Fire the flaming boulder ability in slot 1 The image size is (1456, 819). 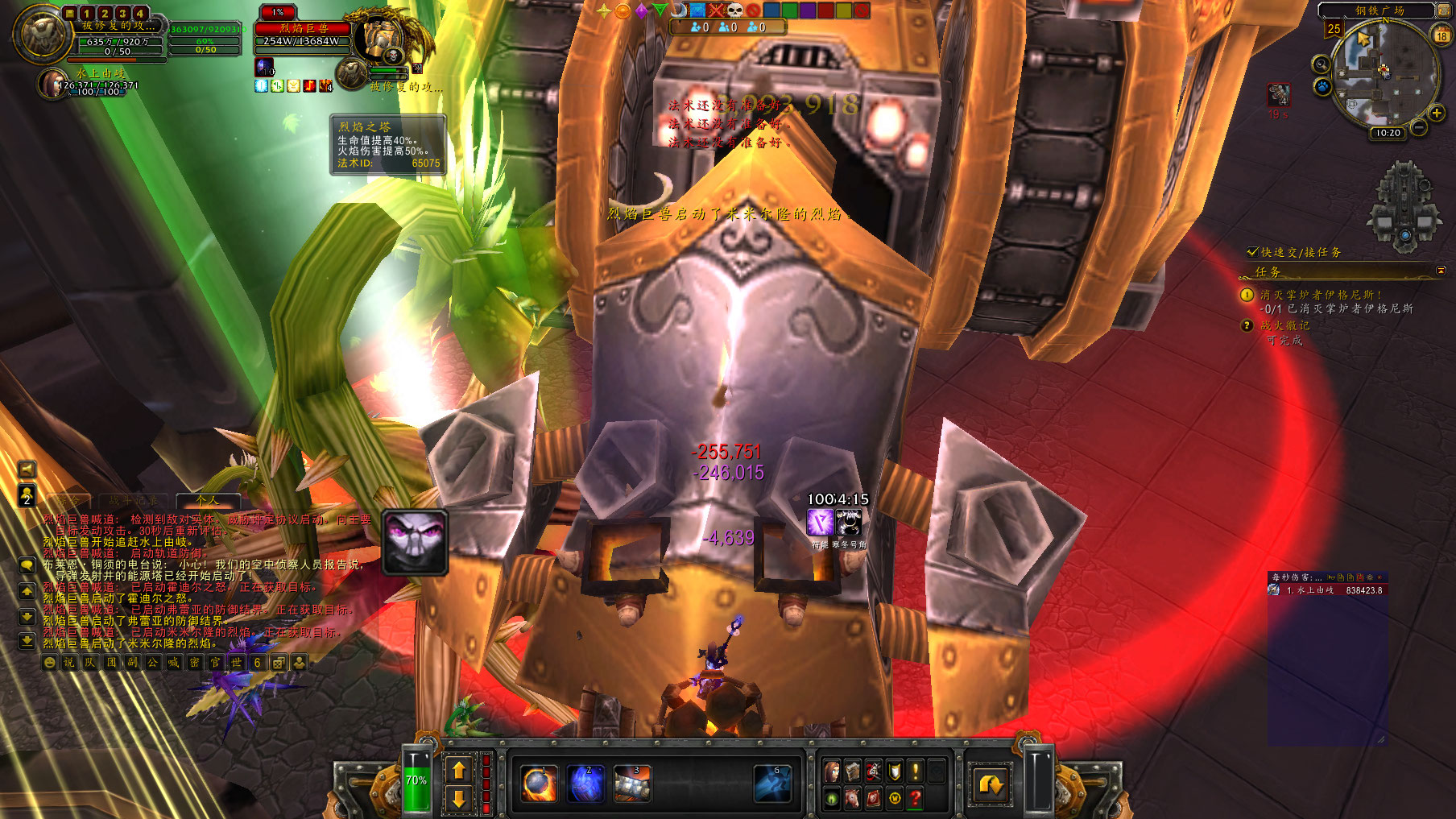(539, 784)
